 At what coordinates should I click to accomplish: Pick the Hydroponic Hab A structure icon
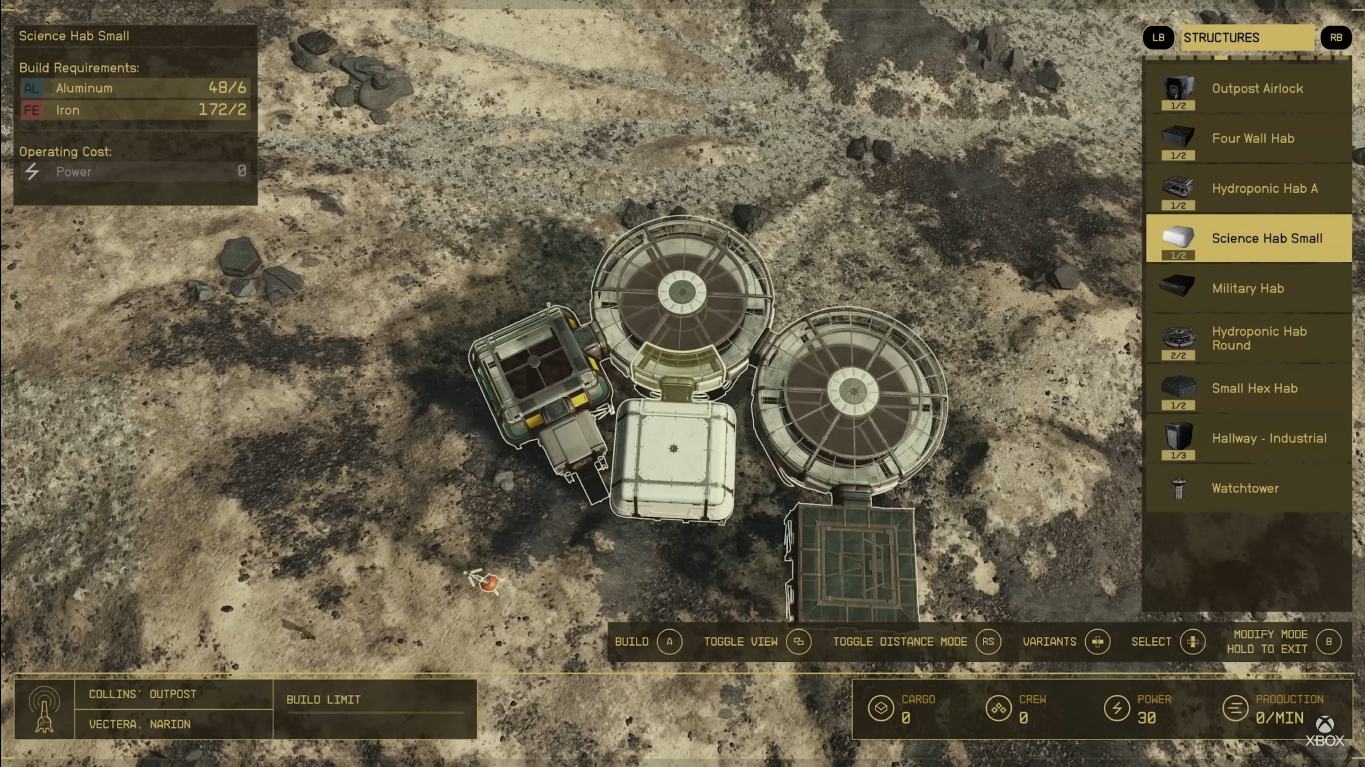(1177, 188)
